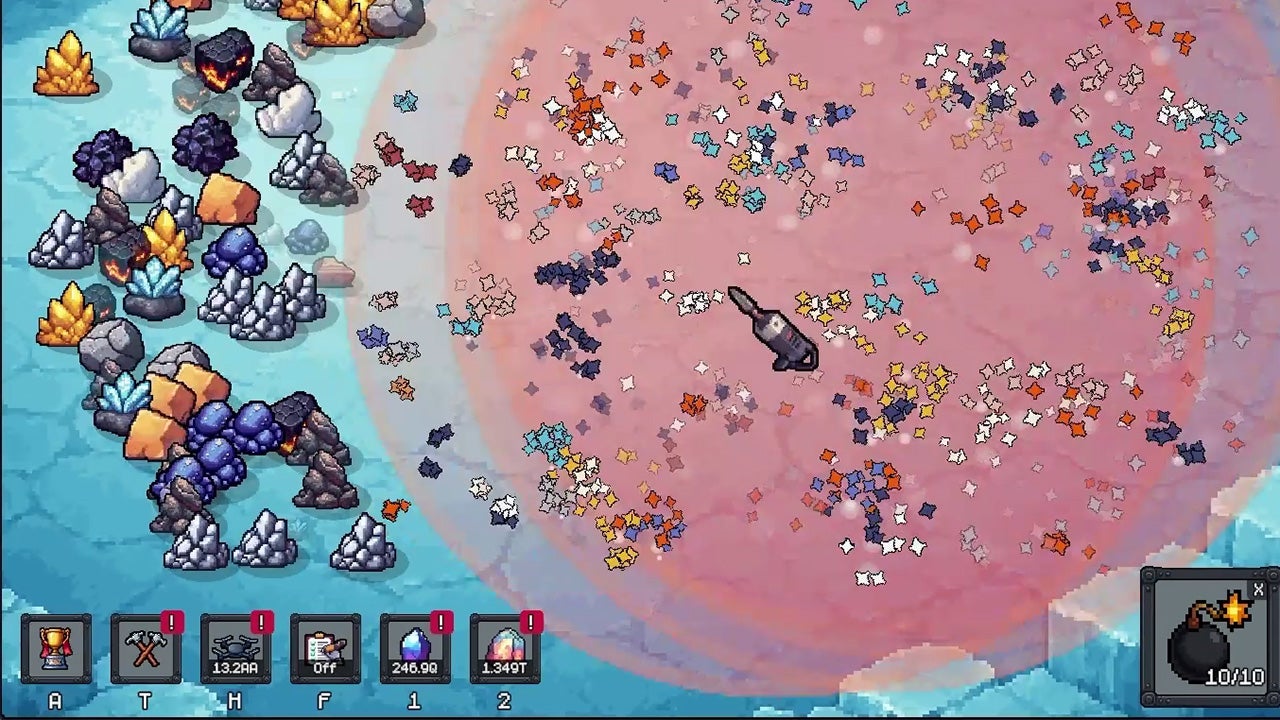This screenshot has height=720, width=1280.
Task: Click the drill machine in the center
Action: click(x=770, y=330)
